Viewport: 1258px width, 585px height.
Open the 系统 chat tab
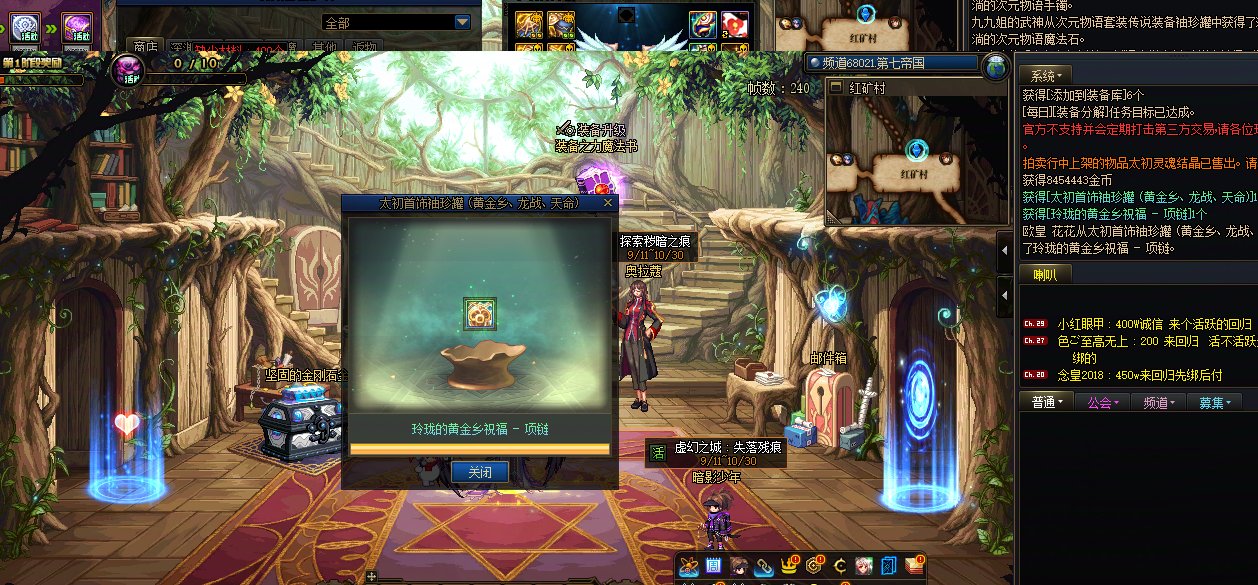pyautogui.click(x=1046, y=75)
